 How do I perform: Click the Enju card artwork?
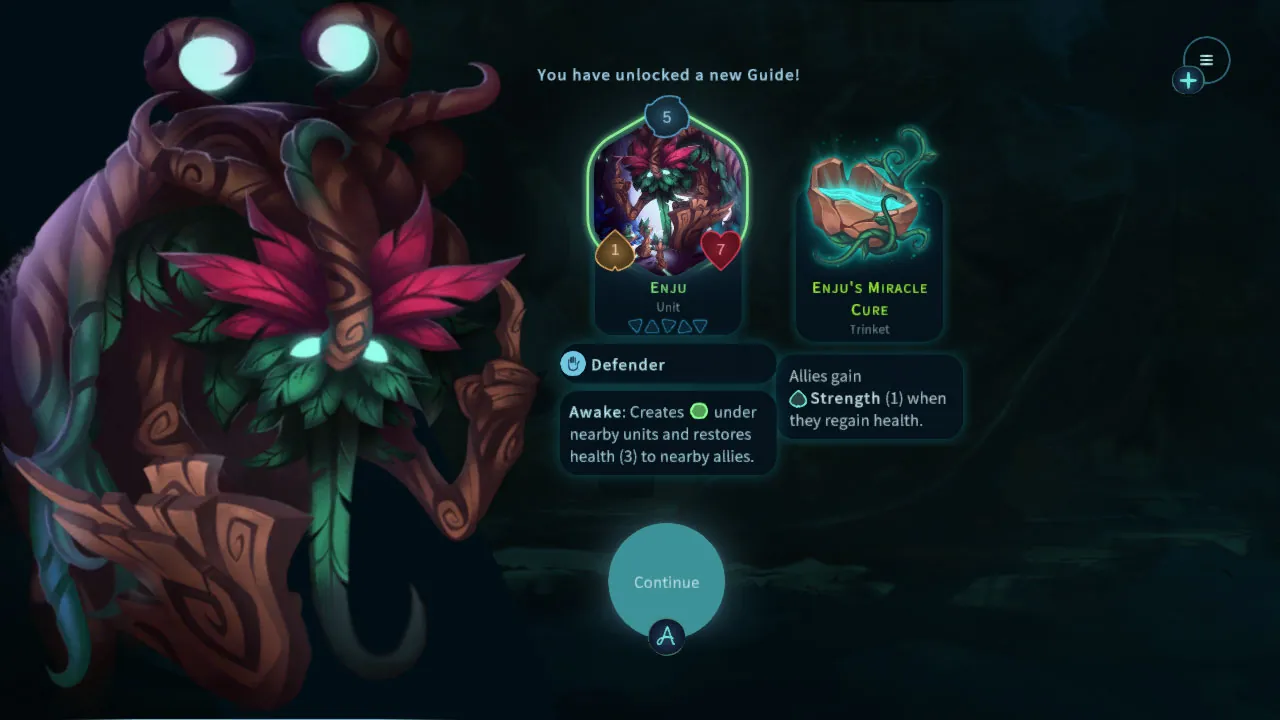pos(667,195)
